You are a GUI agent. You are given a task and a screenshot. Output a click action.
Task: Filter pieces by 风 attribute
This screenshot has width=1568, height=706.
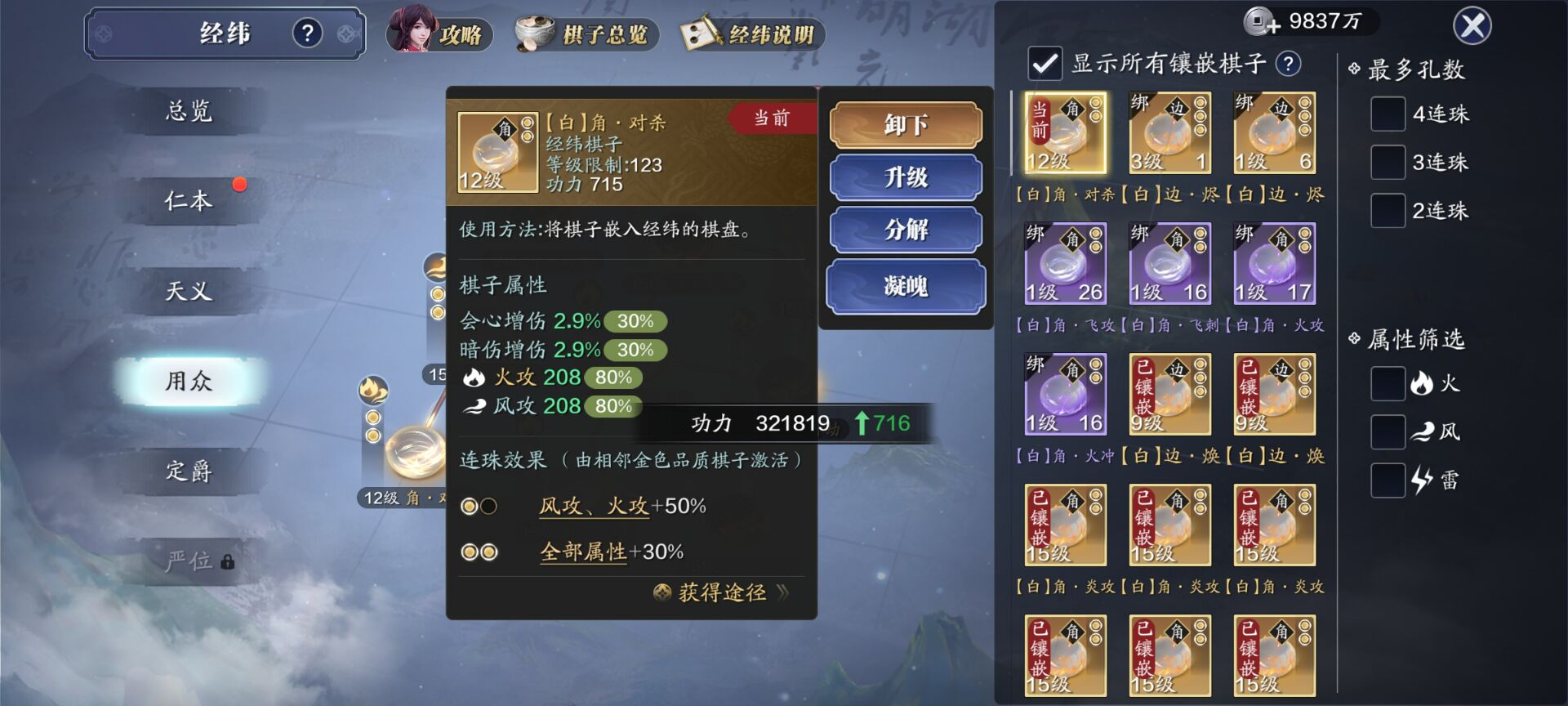tap(1388, 431)
